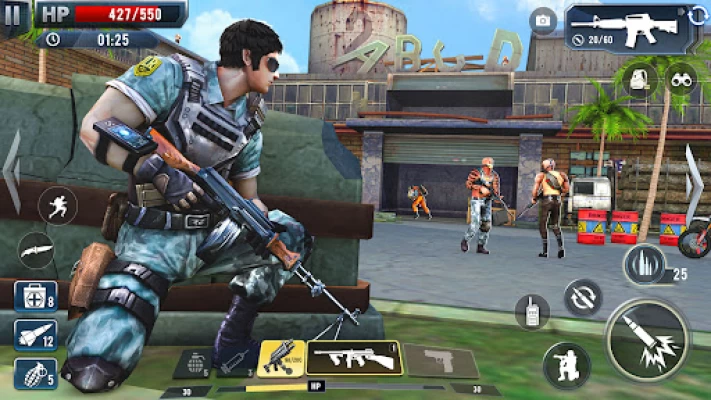
Task: Choose the pistol hotbar slot
Action: (x=440, y=360)
